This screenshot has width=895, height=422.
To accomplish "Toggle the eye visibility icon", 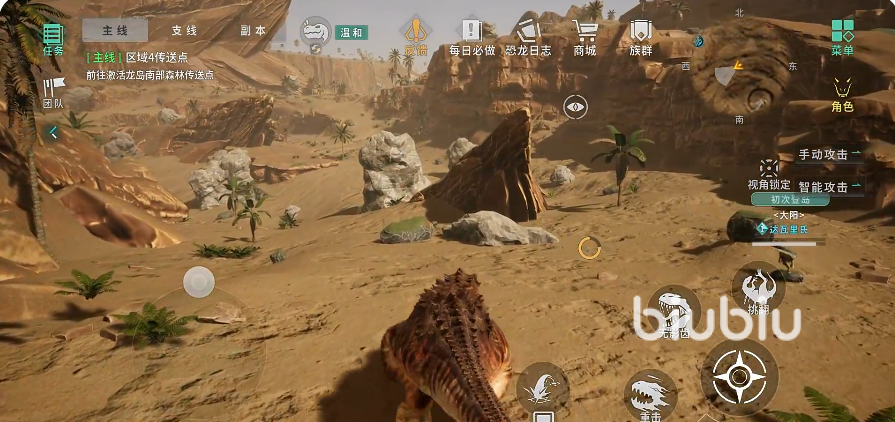I will (574, 107).
